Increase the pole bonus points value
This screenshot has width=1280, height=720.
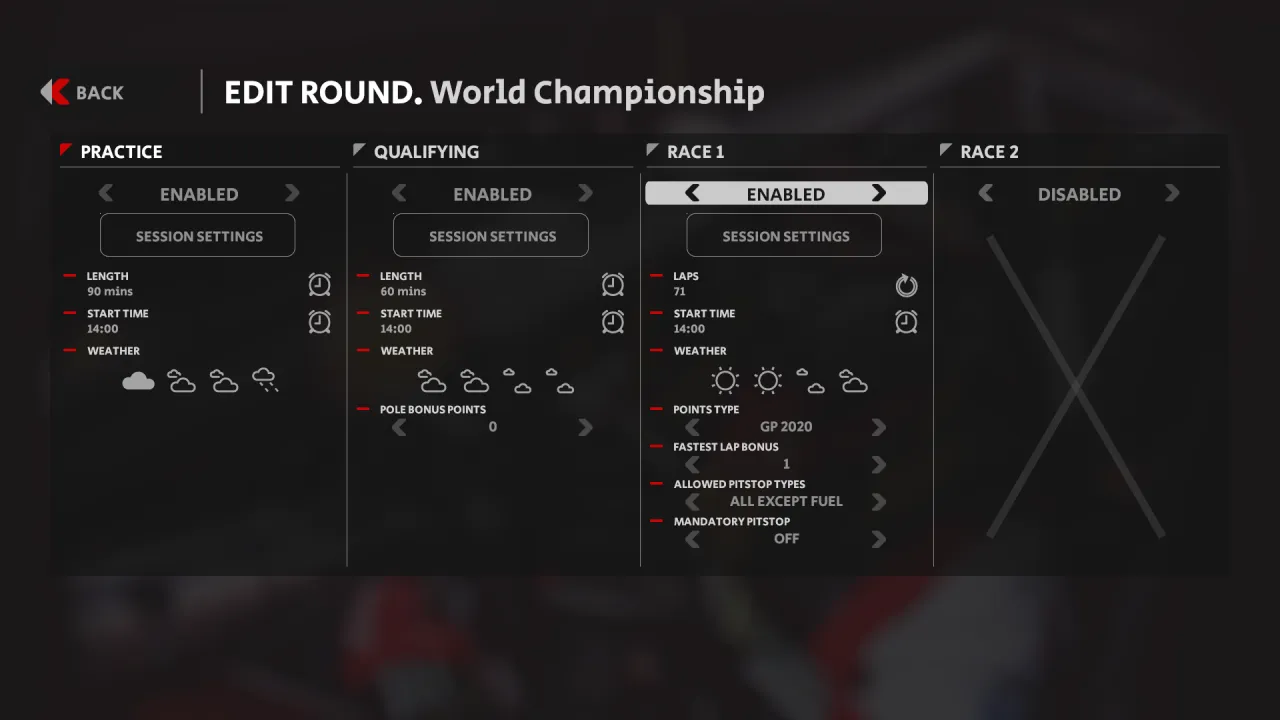coord(585,427)
